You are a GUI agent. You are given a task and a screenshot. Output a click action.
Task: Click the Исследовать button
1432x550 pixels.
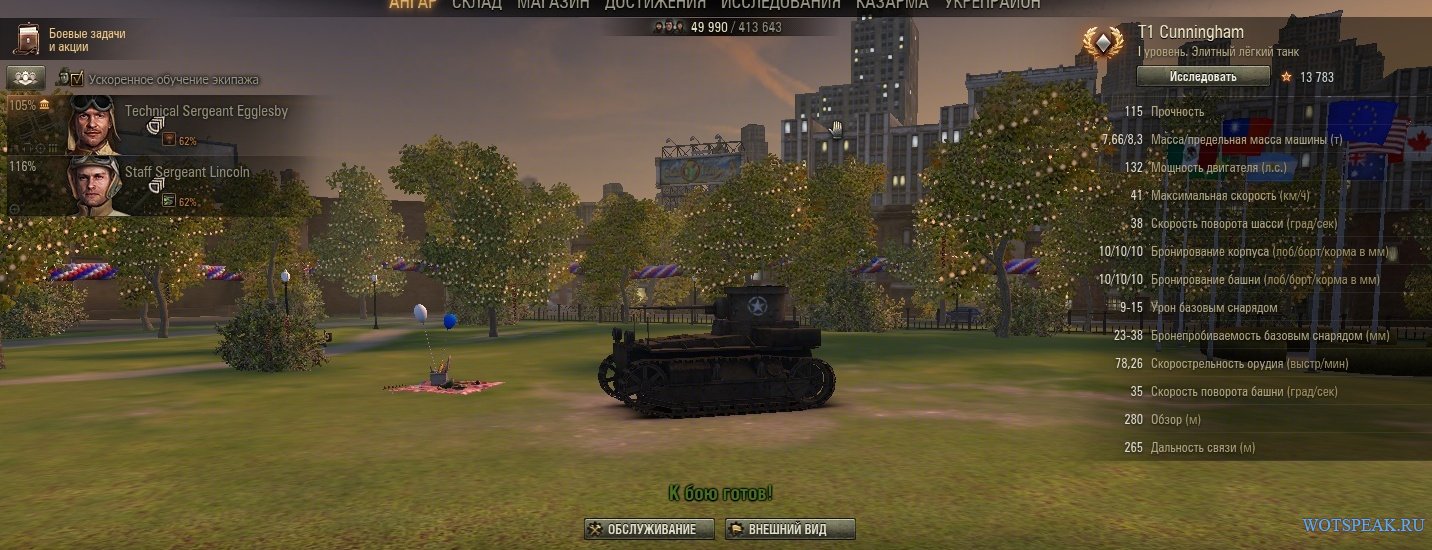click(1203, 77)
